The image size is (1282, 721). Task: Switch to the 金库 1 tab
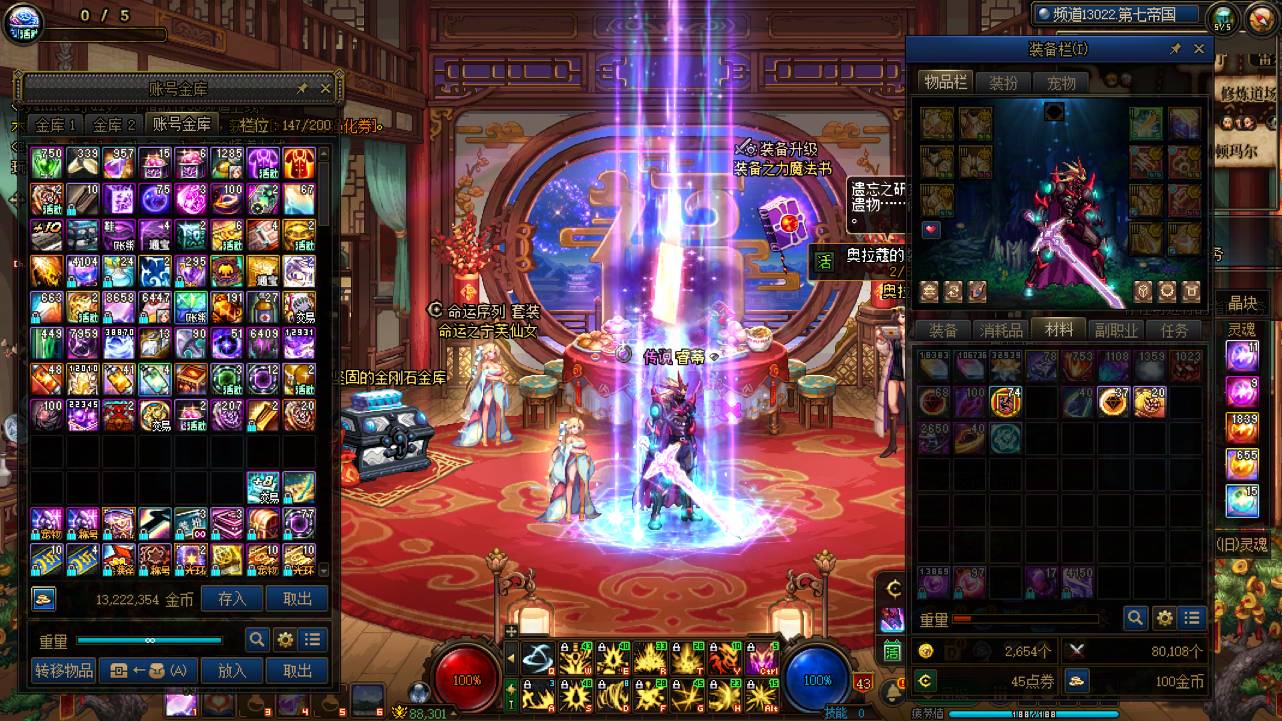[x=56, y=125]
